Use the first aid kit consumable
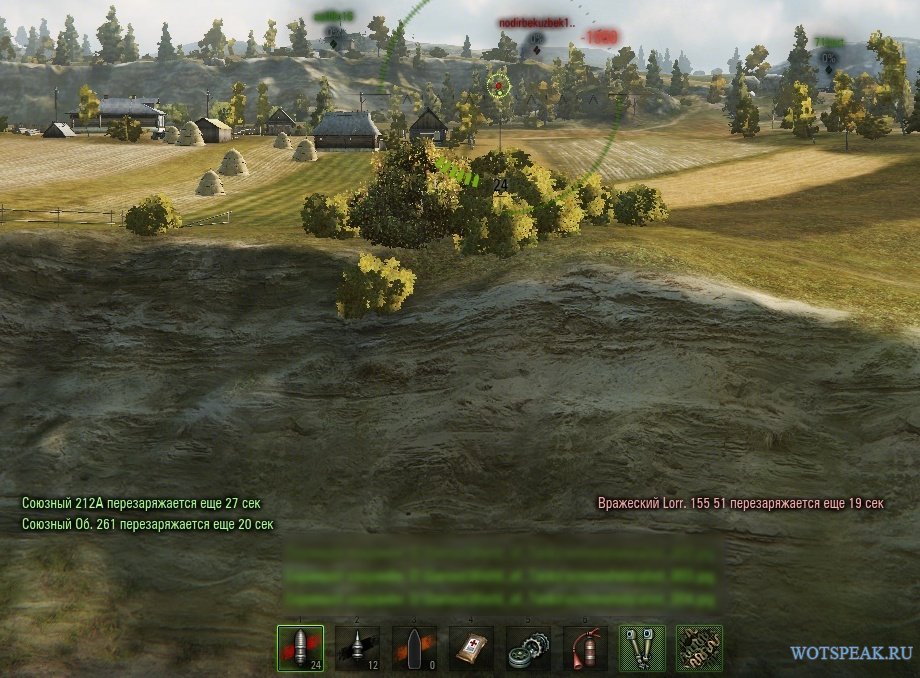The width and height of the screenshot is (920, 678). pos(471,647)
